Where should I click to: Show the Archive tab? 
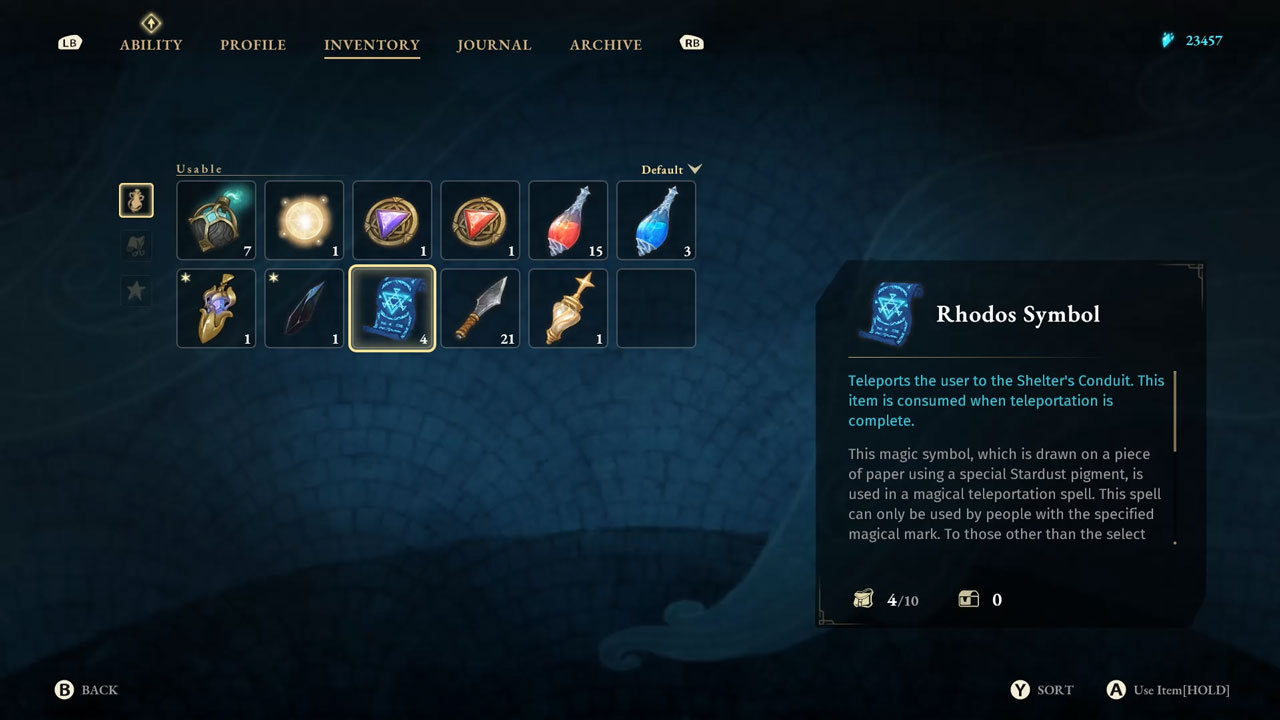606,45
